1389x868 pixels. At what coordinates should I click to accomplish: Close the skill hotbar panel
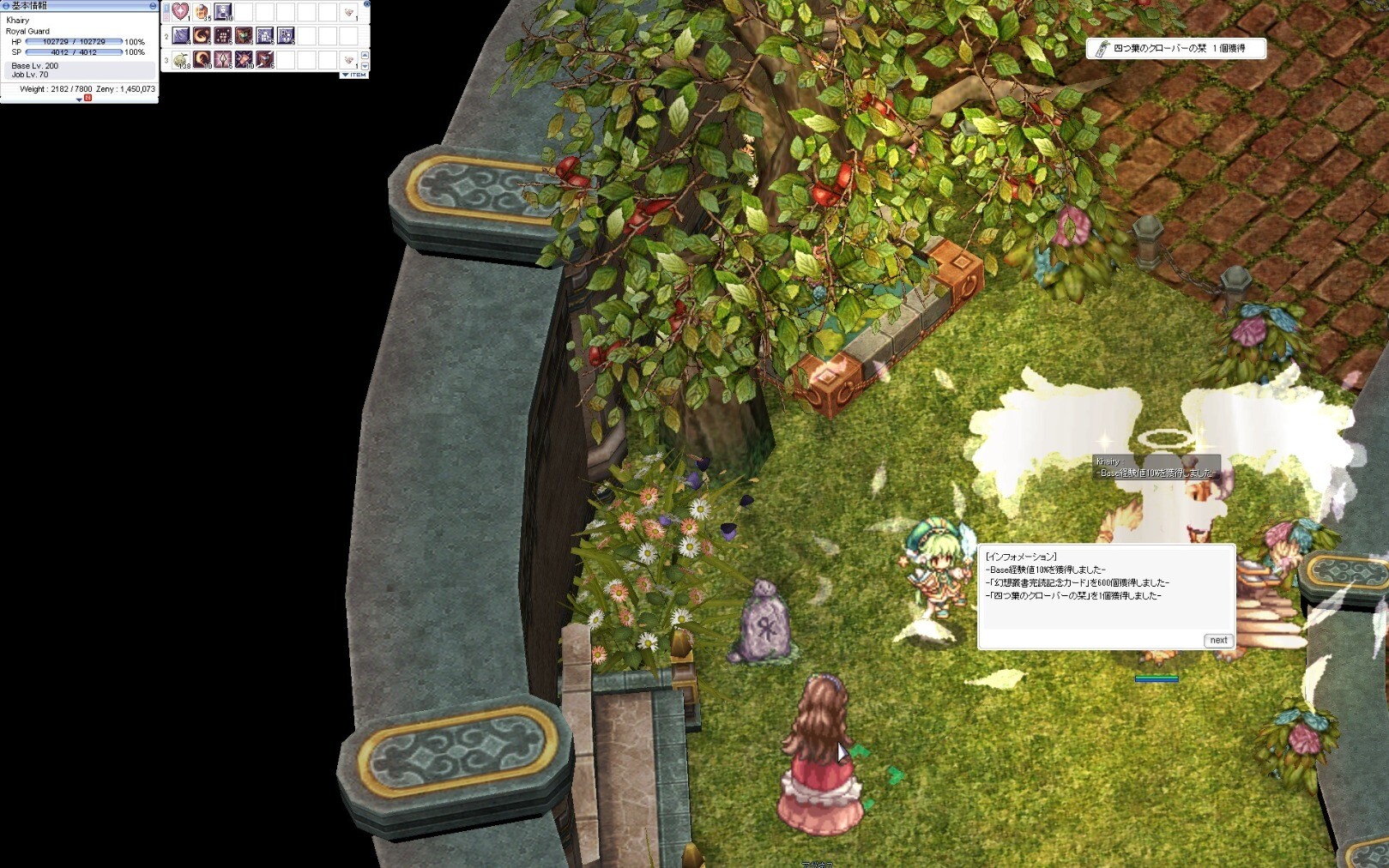click(x=367, y=3)
